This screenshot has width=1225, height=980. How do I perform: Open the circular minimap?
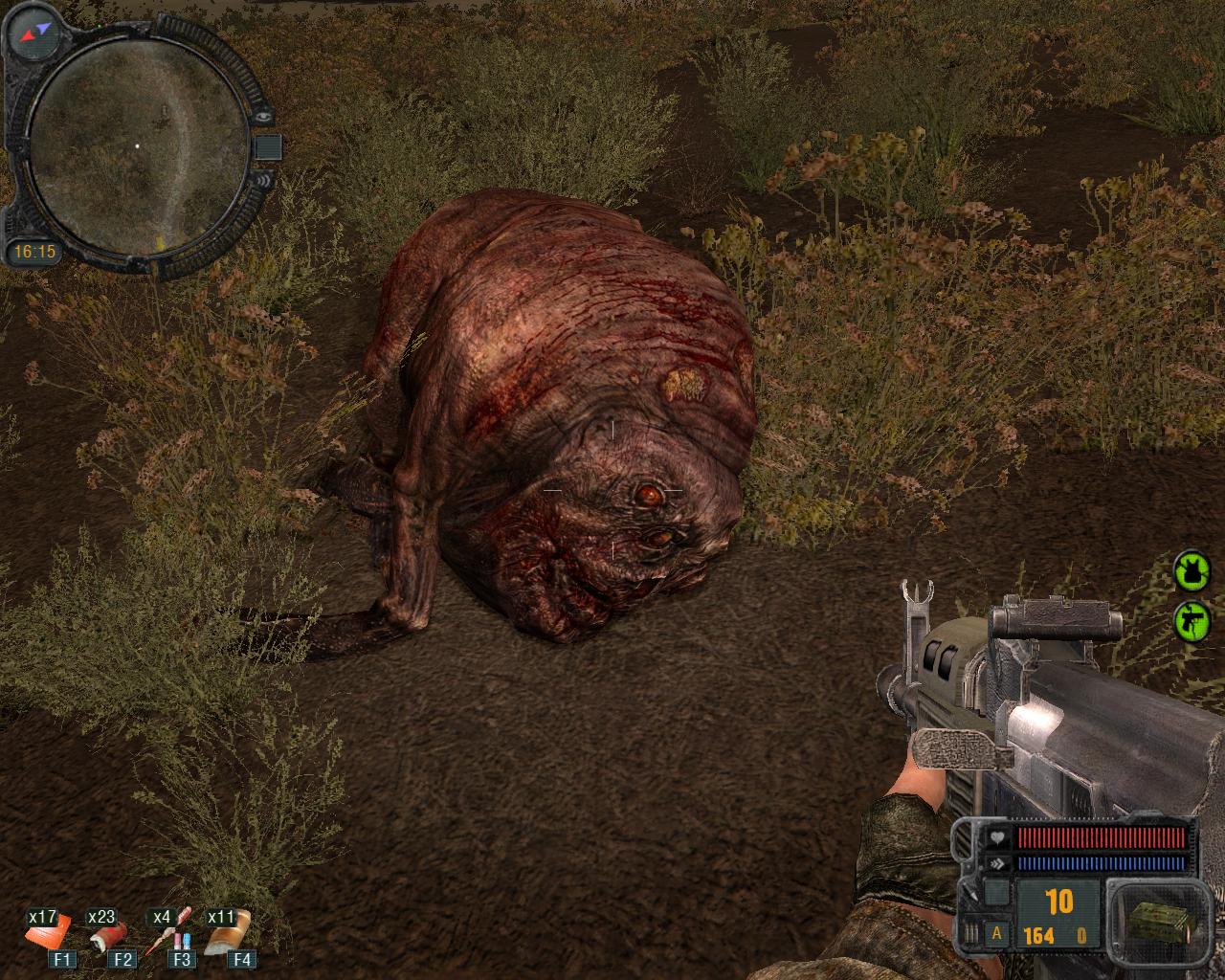coord(137,145)
